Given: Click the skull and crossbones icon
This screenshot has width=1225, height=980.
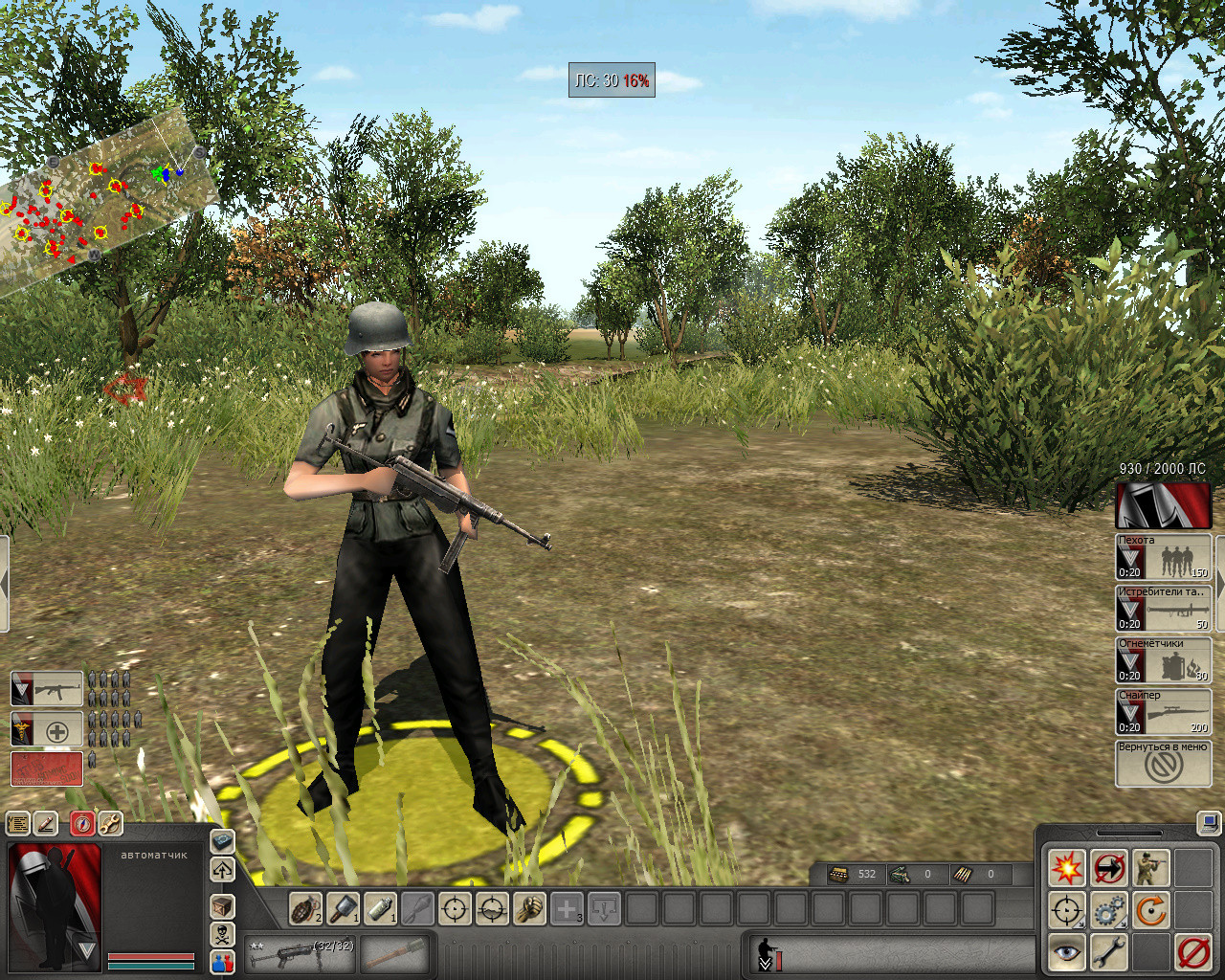Looking at the screenshot, I should pyautogui.click(x=222, y=934).
